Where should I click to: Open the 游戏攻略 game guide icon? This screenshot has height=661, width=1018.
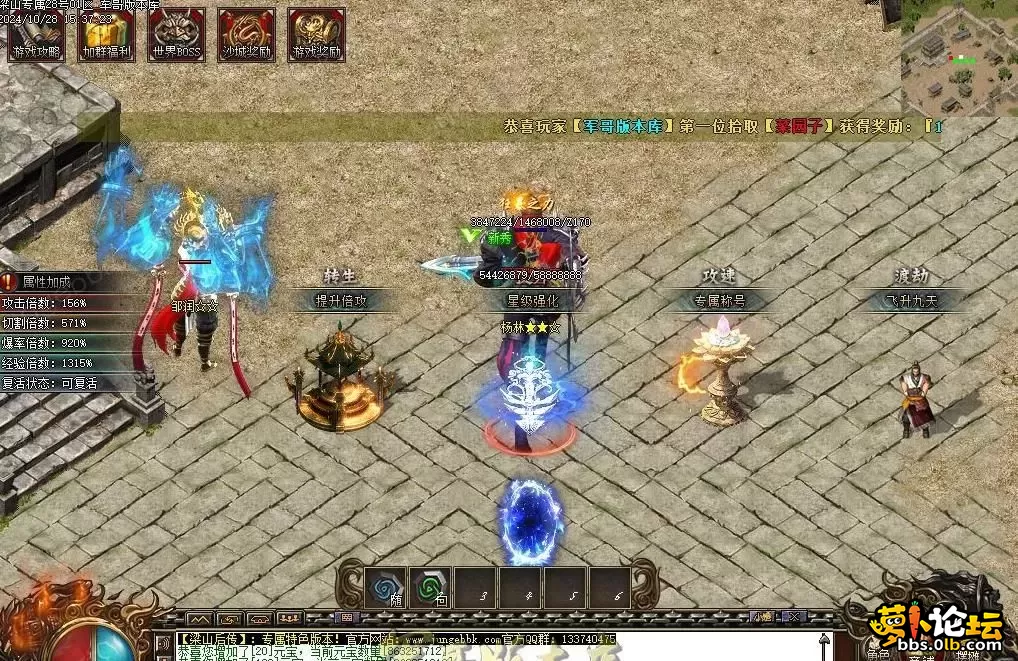point(37,35)
